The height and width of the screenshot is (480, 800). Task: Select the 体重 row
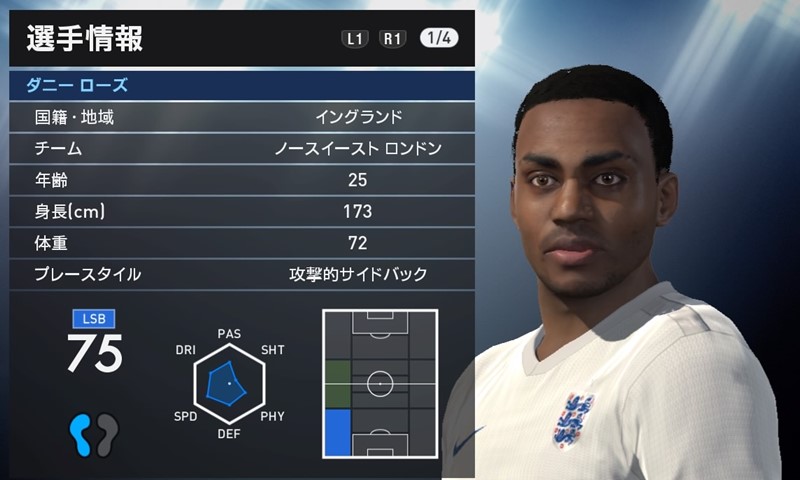click(240, 243)
